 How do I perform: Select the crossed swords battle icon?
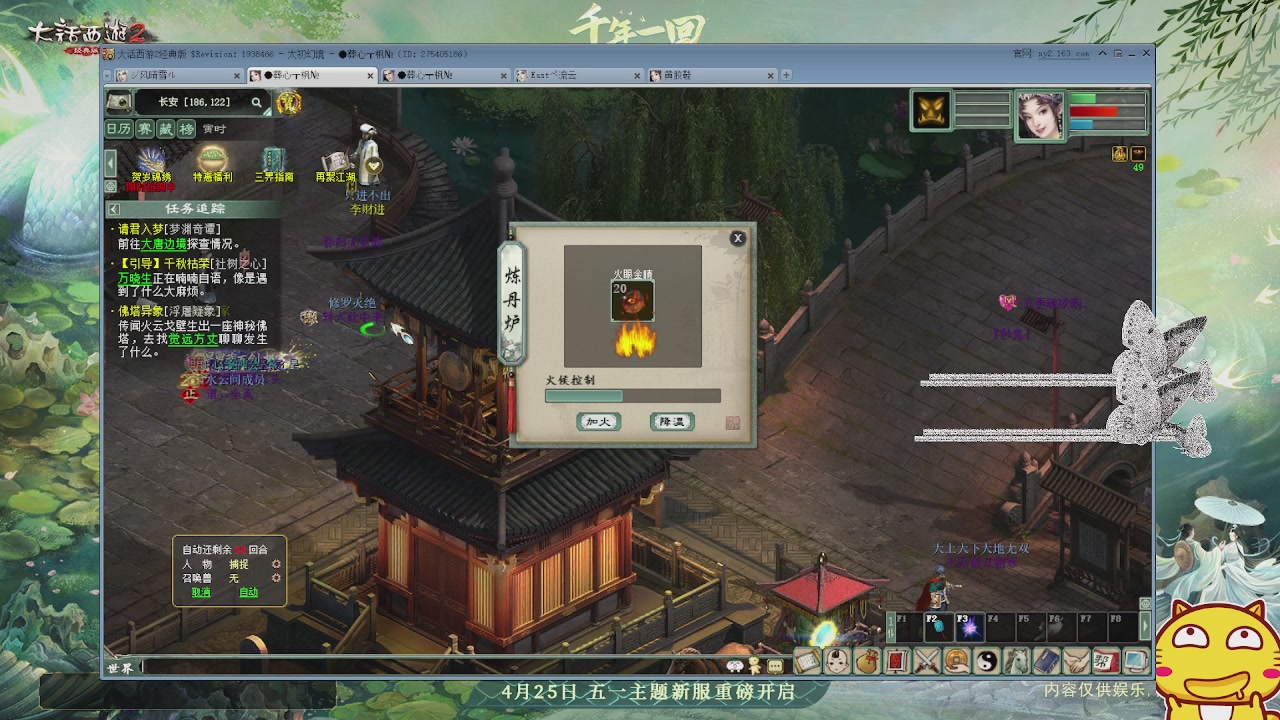[928, 661]
